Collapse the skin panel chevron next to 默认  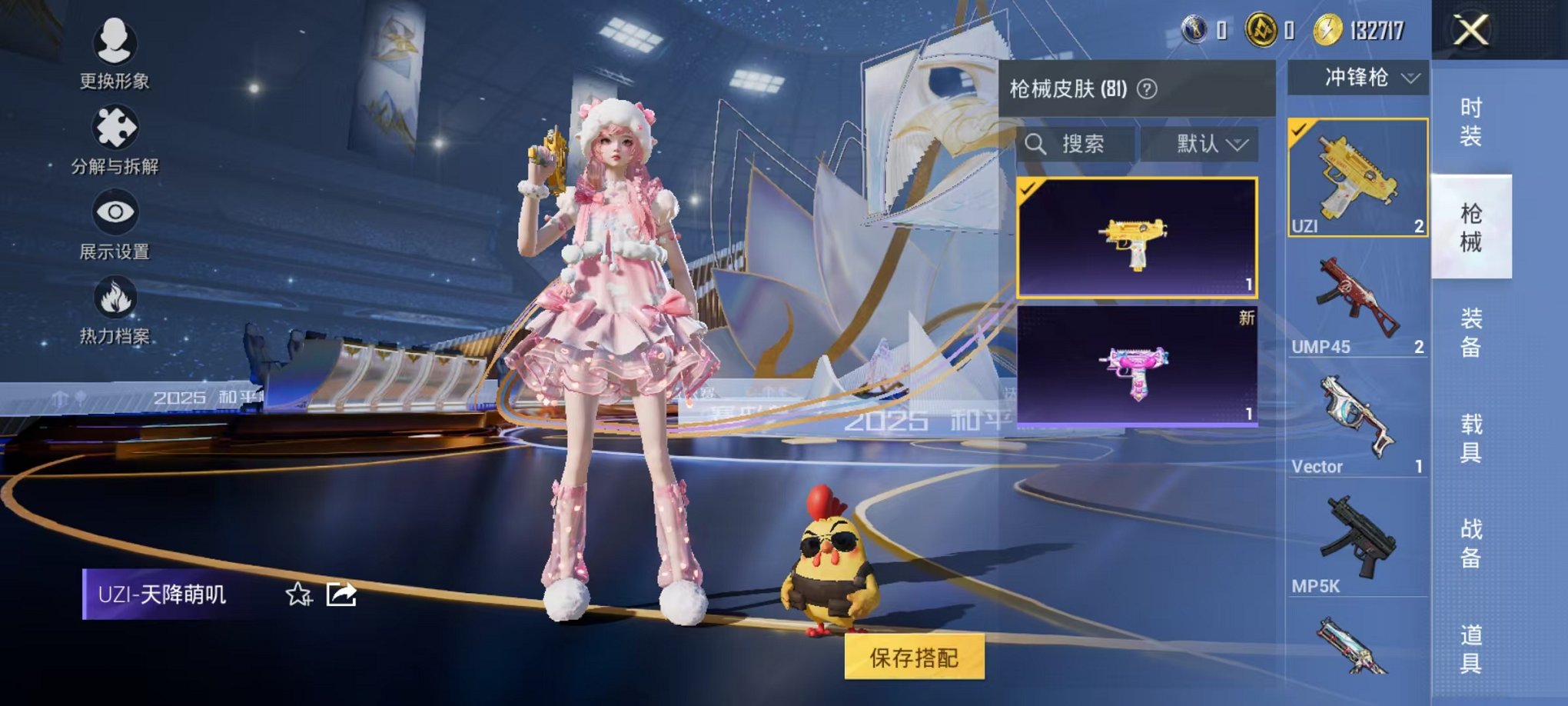pos(1239,143)
